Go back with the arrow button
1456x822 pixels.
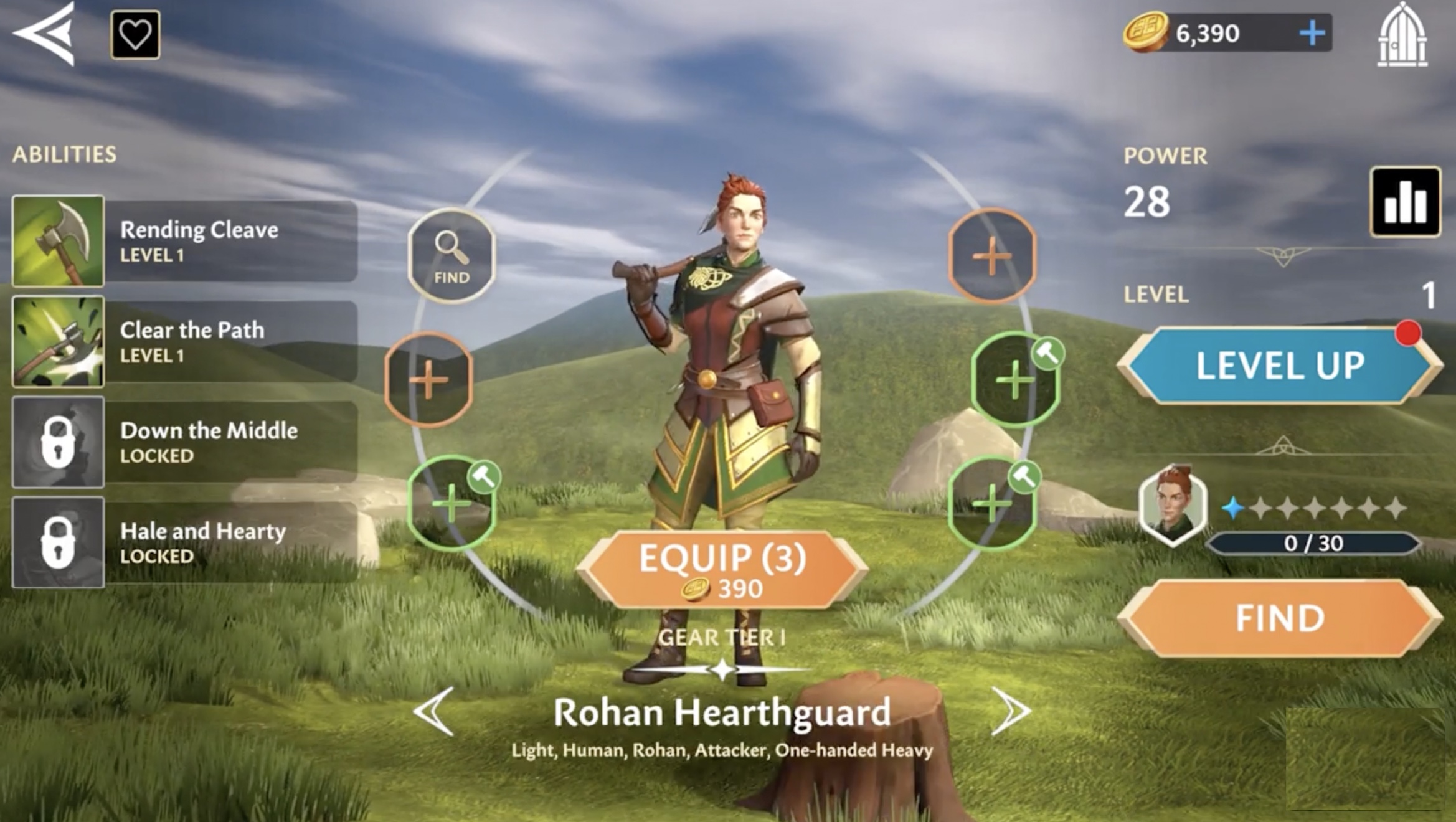coord(45,34)
